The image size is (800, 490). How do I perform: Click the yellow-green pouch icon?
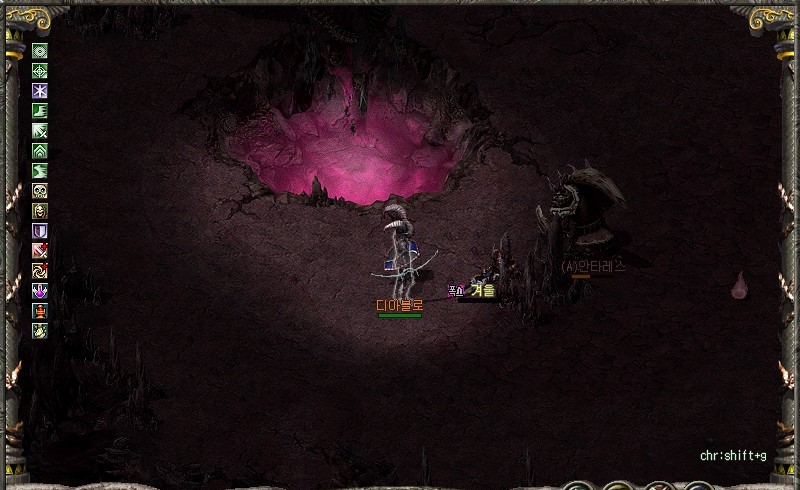pyautogui.click(x=40, y=331)
